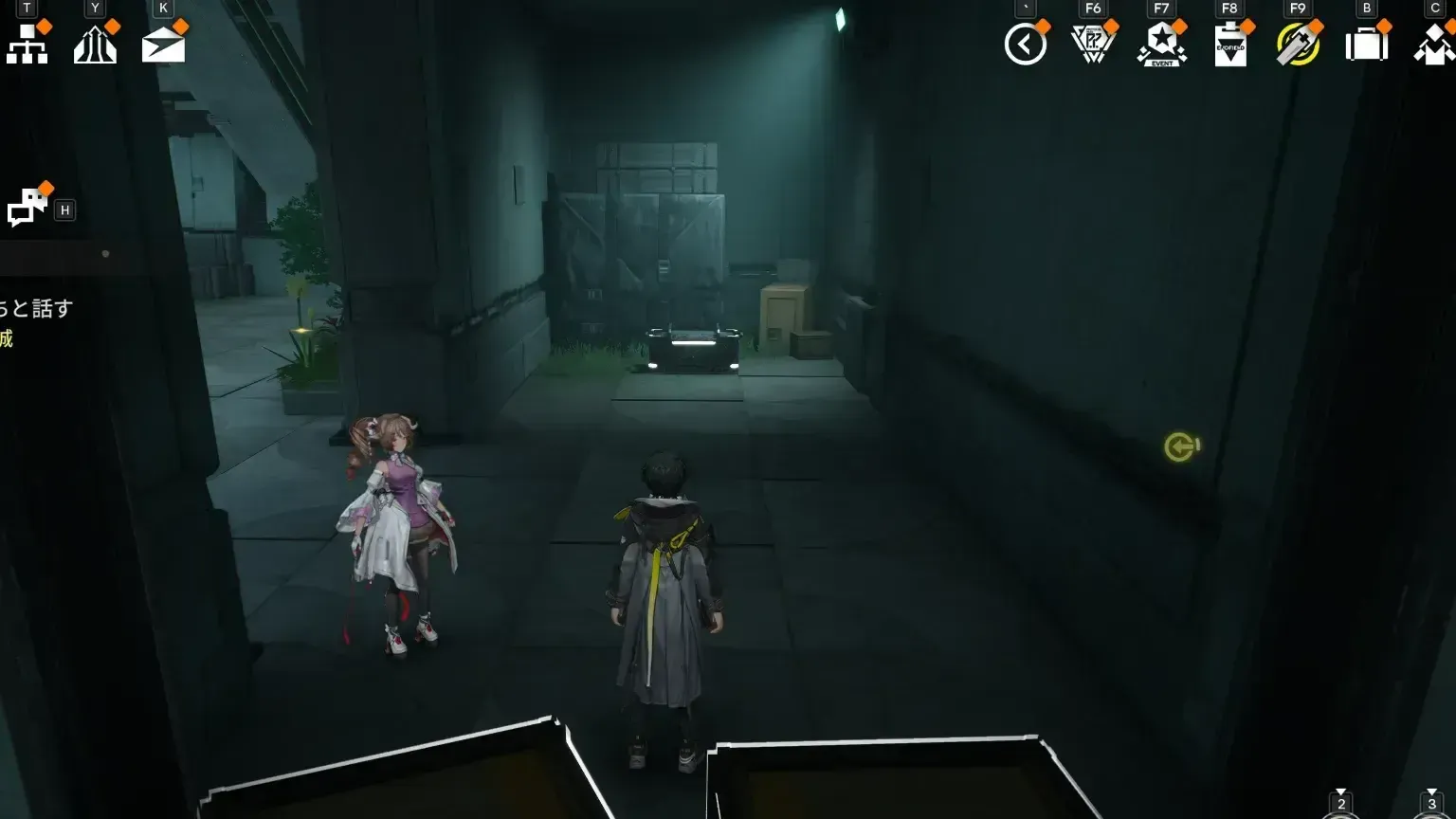The image size is (1456, 819).
Task: Open the briefcase inventory (B)
Action: pos(1366,43)
